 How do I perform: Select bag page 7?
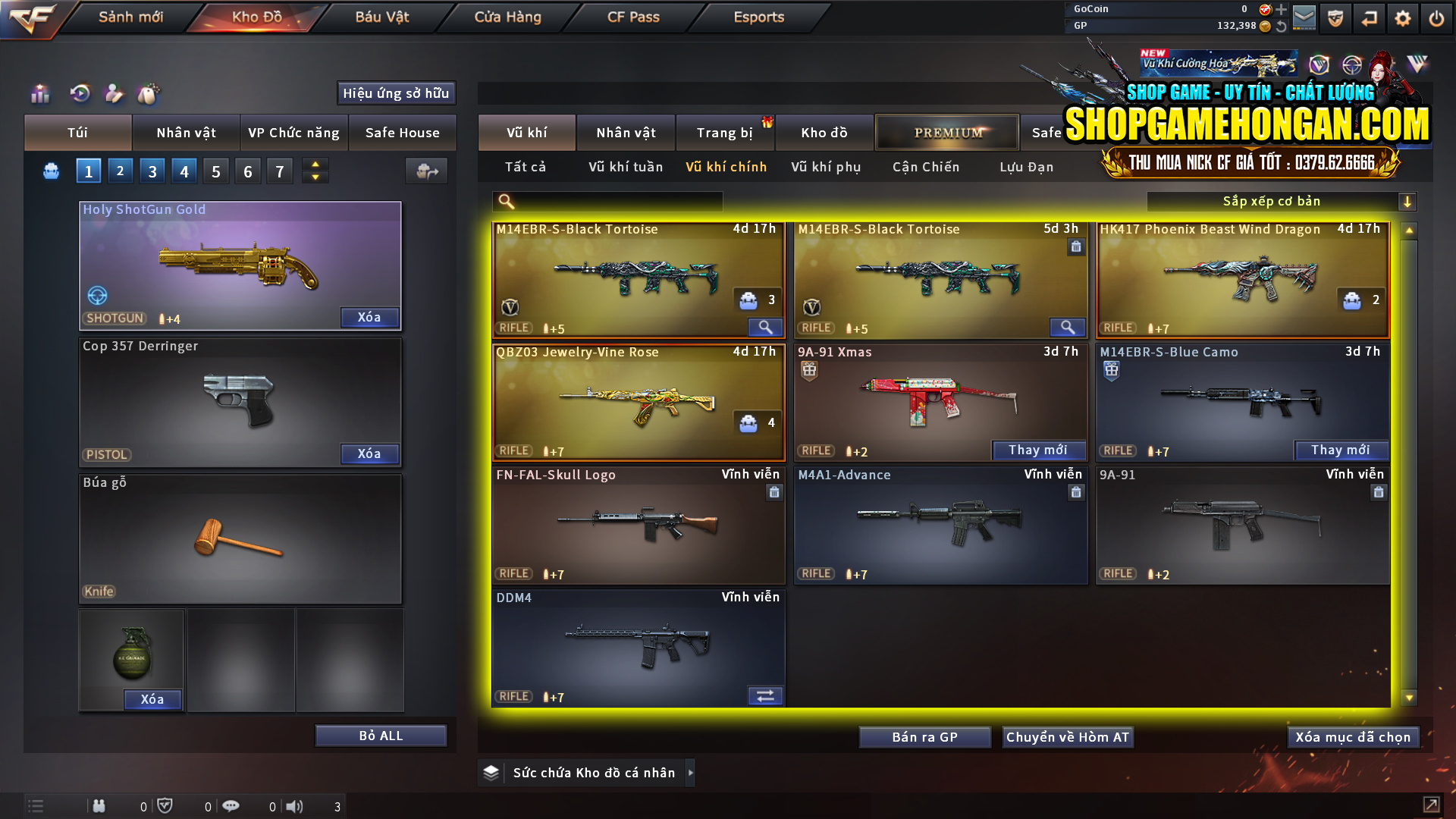279,171
